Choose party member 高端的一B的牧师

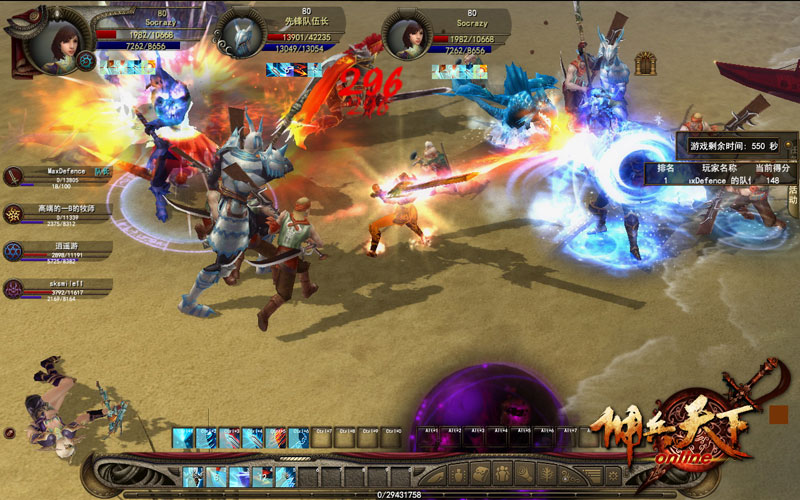tap(15, 214)
